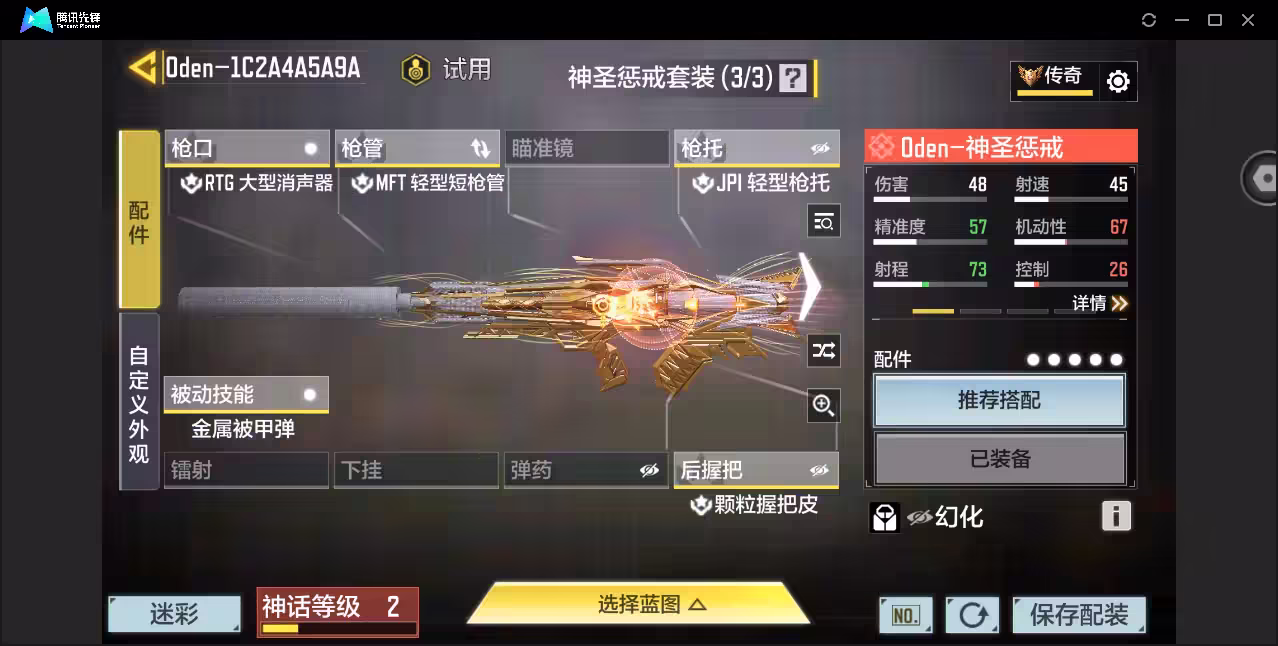Select the 镭射 laser slot
This screenshot has height=646, width=1278.
point(246,470)
